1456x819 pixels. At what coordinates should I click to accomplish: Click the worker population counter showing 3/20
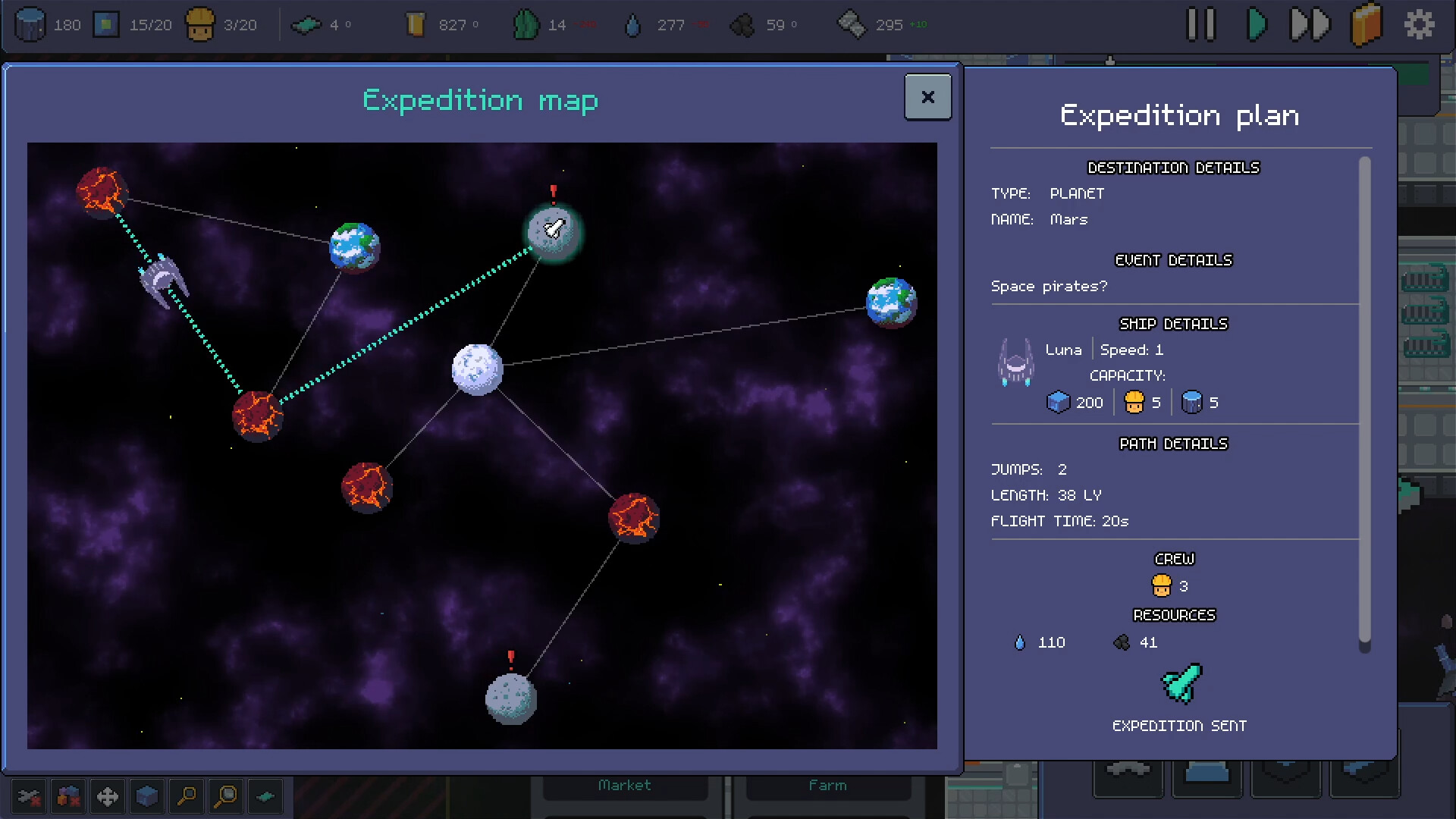(218, 24)
